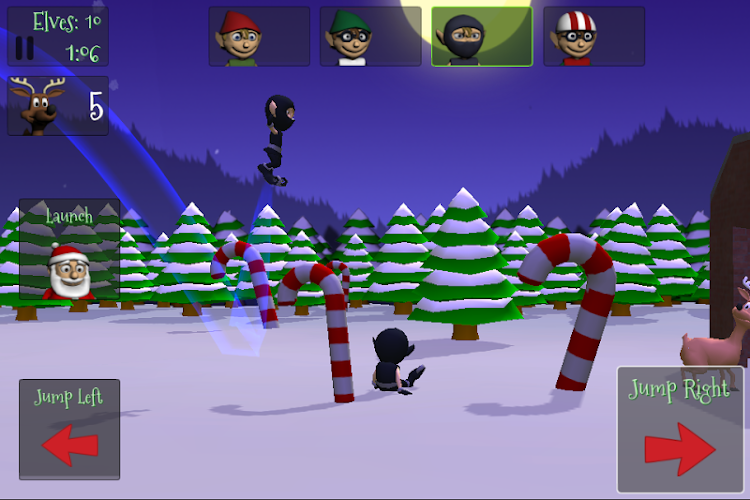Select the red-hat elf portrait
This screenshot has height=500, width=750.
(x=258, y=37)
